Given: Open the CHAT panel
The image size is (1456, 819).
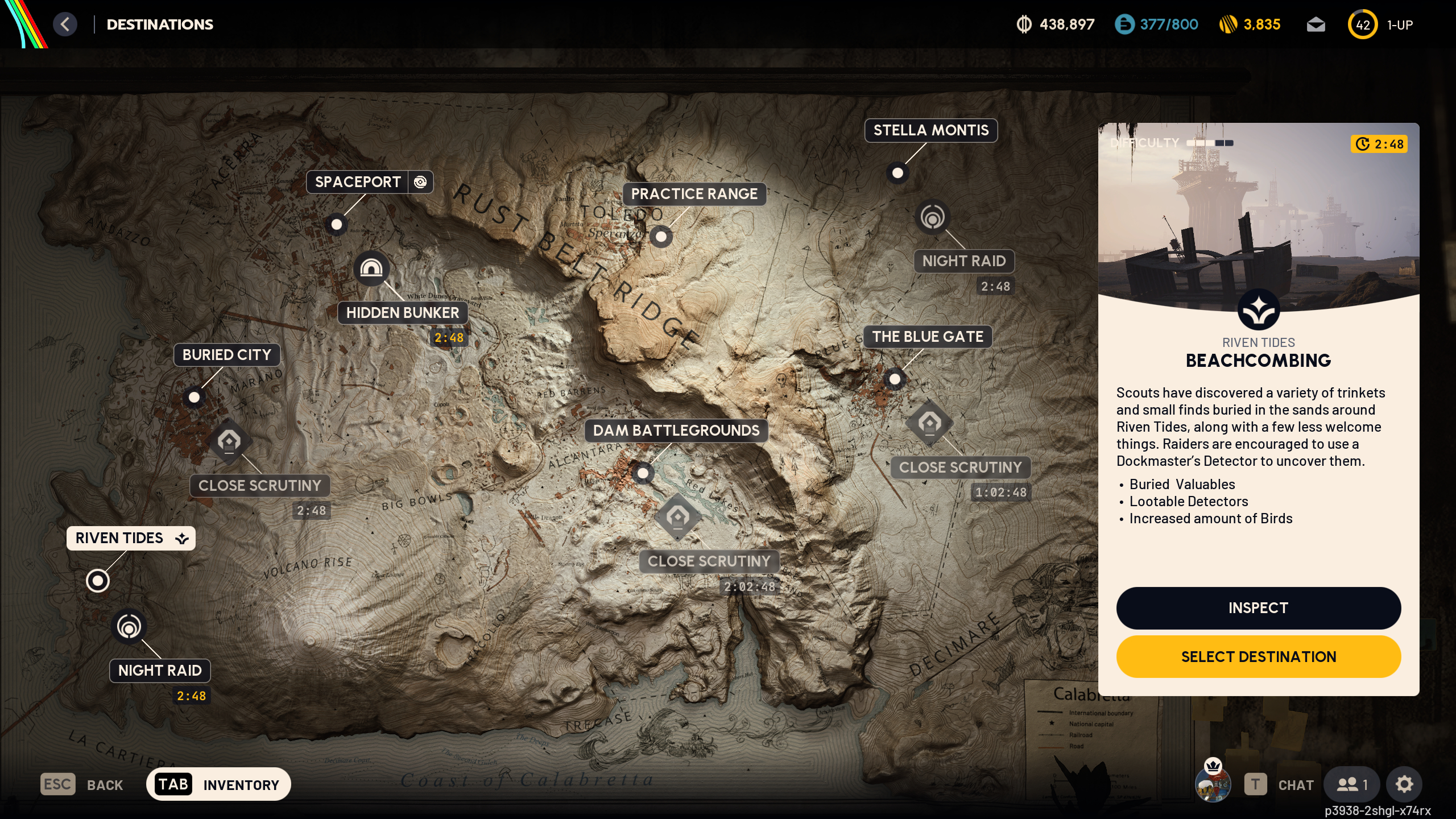Looking at the screenshot, I should (x=1295, y=784).
